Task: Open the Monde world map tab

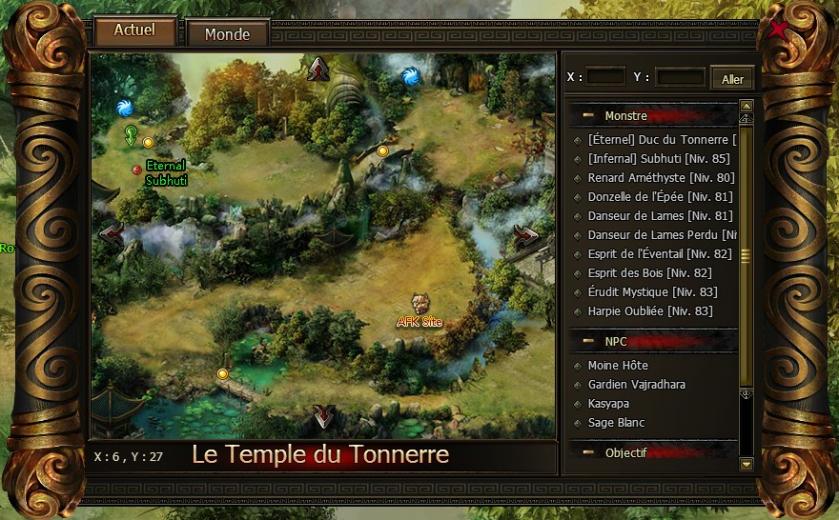Action: point(227,34)
